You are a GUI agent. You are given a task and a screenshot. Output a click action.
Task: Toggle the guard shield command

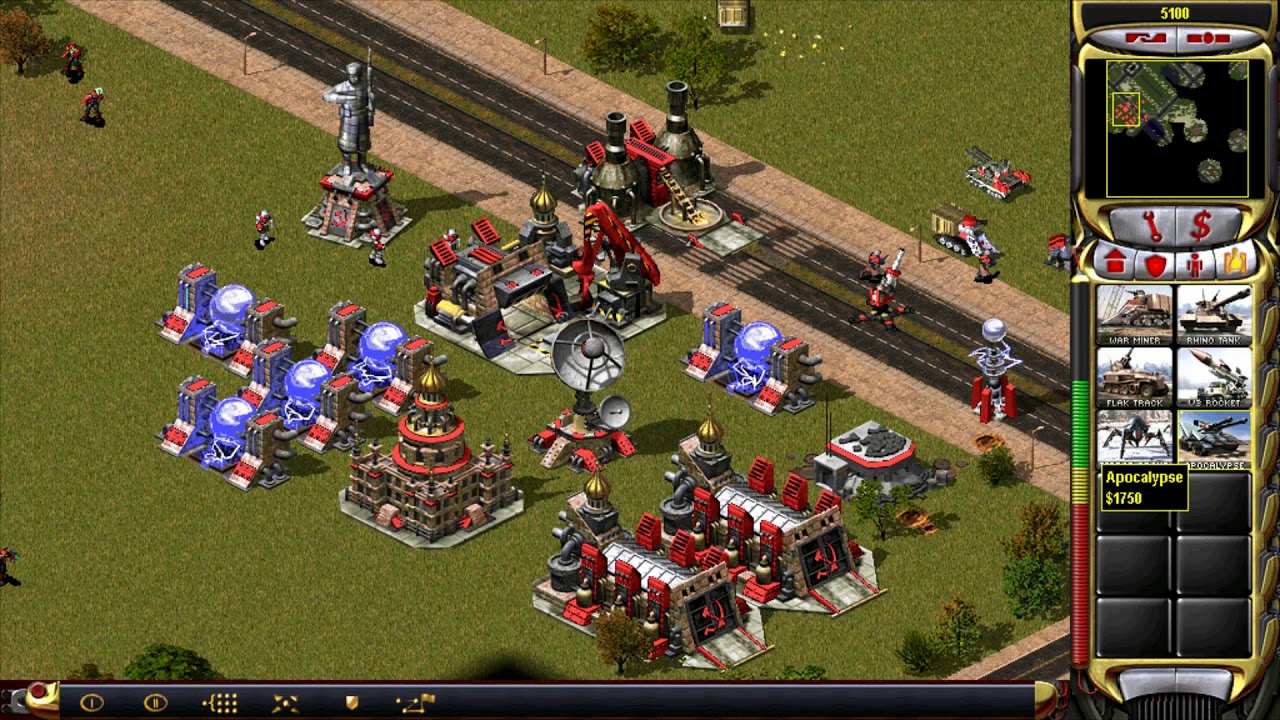351,703
